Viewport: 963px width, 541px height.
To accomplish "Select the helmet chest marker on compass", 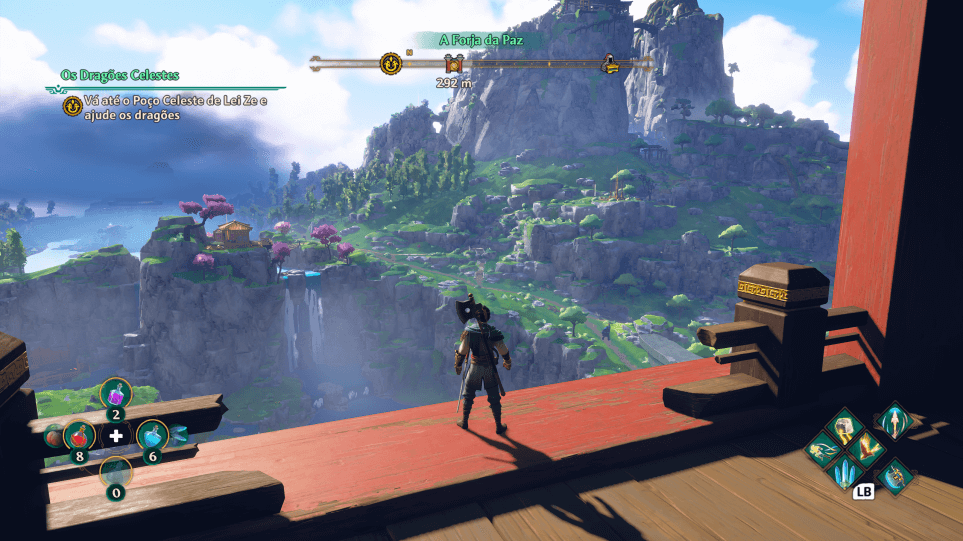I will [608, 65].
